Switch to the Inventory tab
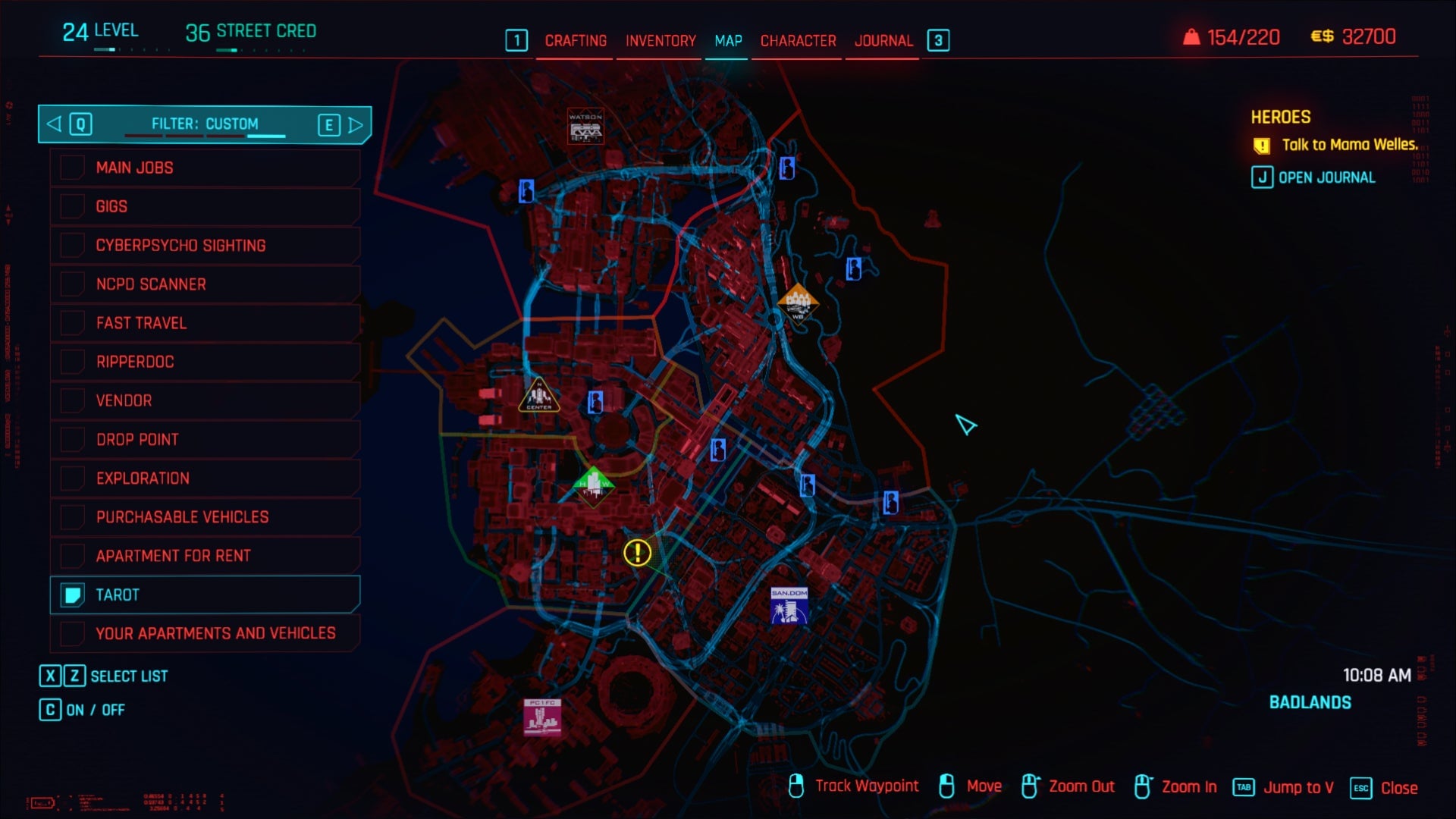Viewport: 1456px width, 819px height. click(x=658, y=41)
